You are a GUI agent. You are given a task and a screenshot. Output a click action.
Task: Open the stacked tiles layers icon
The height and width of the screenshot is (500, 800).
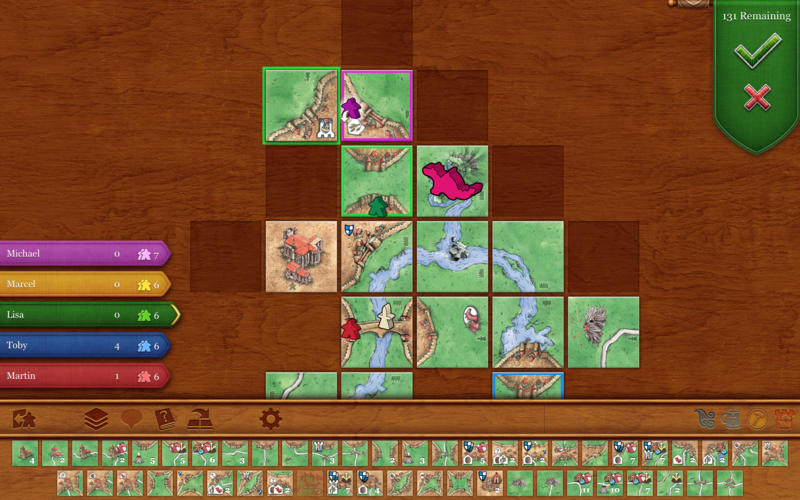coord(95,419)
